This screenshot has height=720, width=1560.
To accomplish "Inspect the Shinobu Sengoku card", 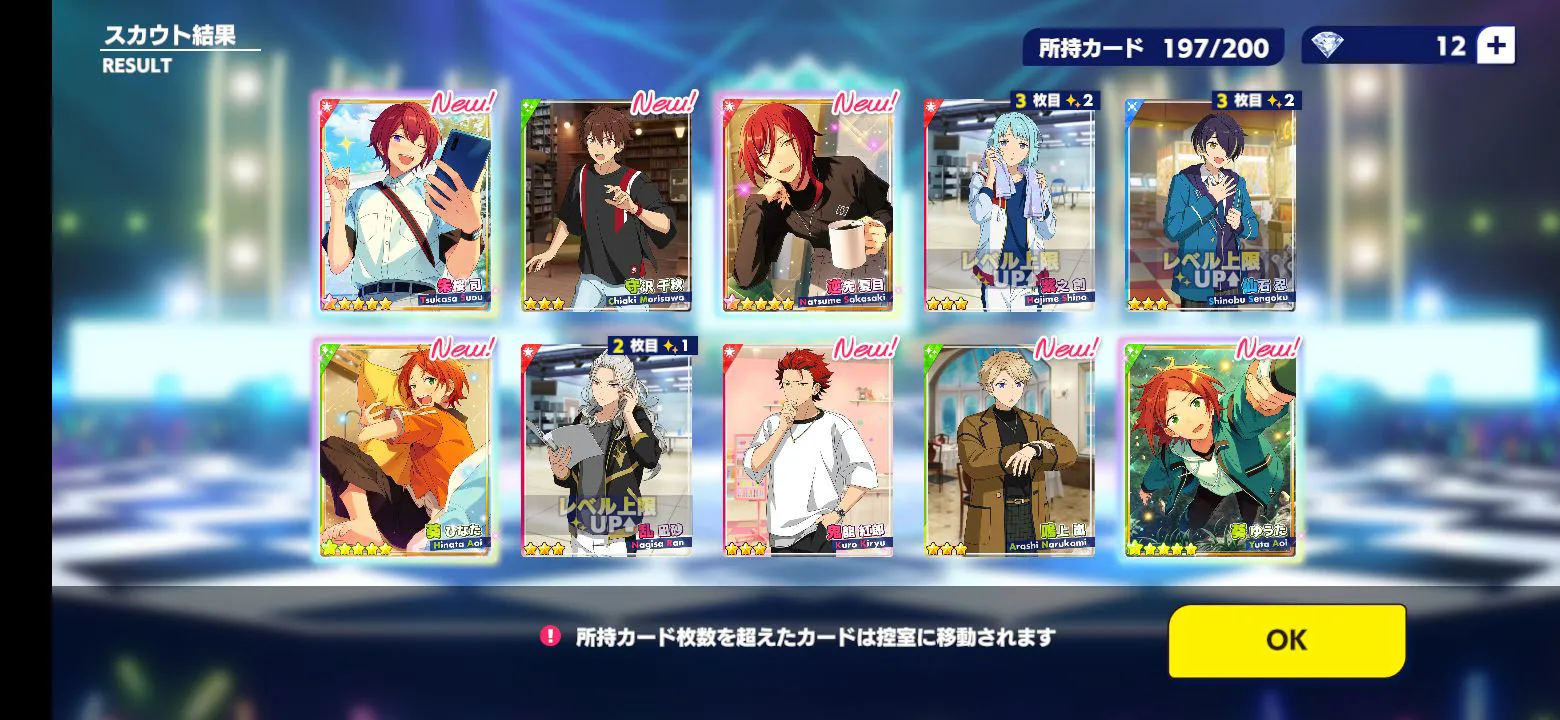I will pyautogui.click(x=1211, y=205).
